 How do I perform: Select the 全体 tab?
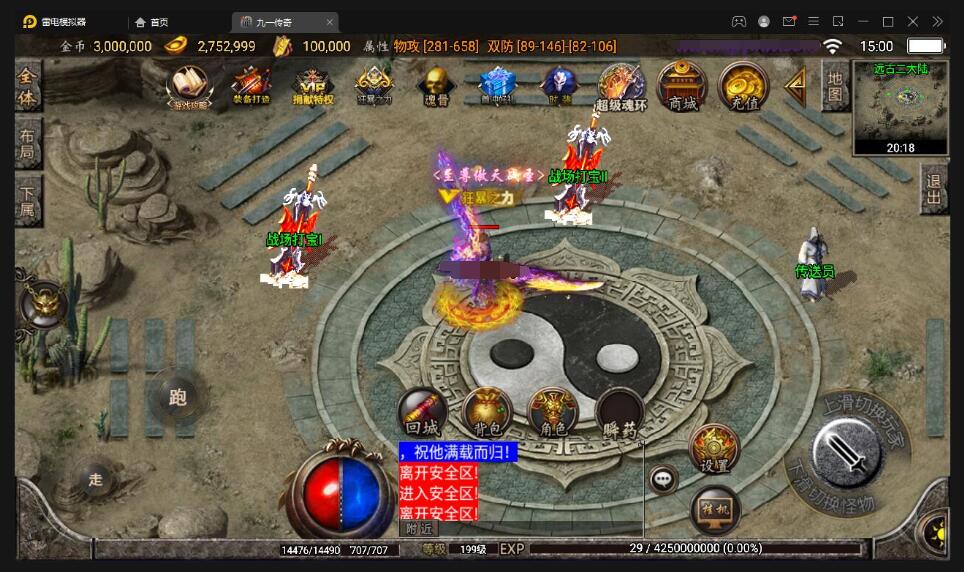28,87
